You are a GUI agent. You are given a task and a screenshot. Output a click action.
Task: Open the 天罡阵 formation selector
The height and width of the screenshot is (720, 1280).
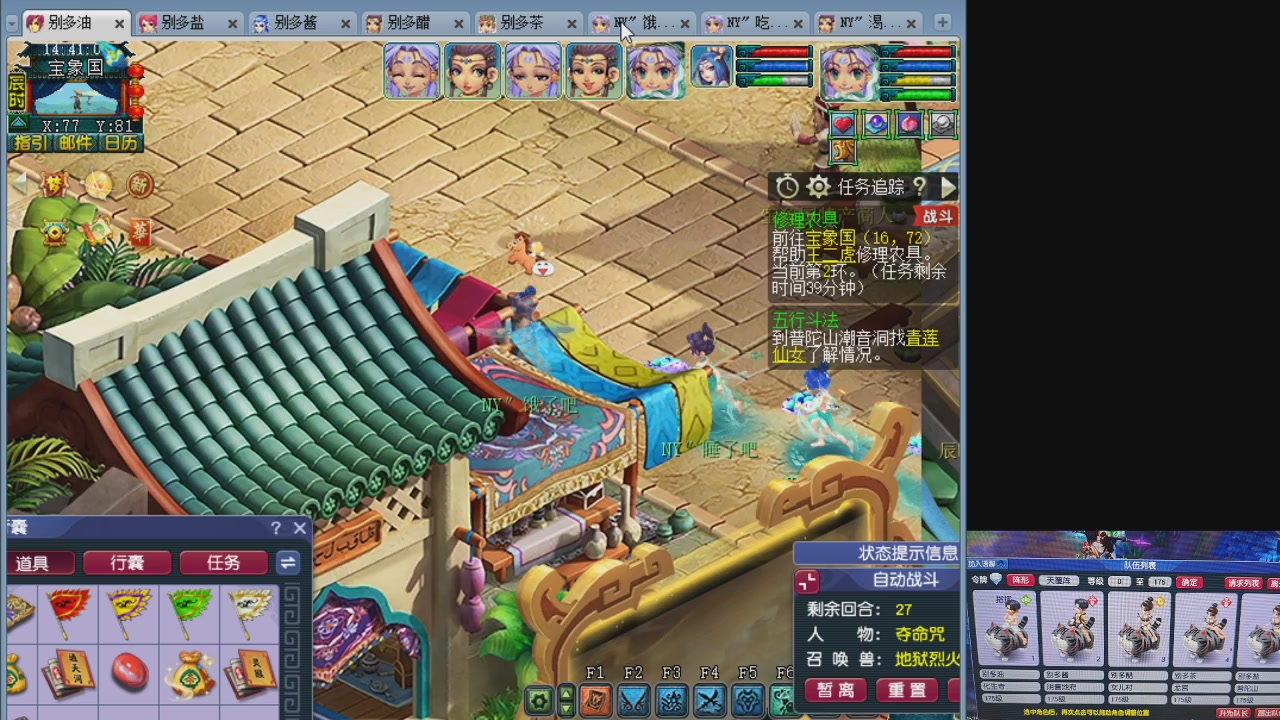click(1058, 581)
